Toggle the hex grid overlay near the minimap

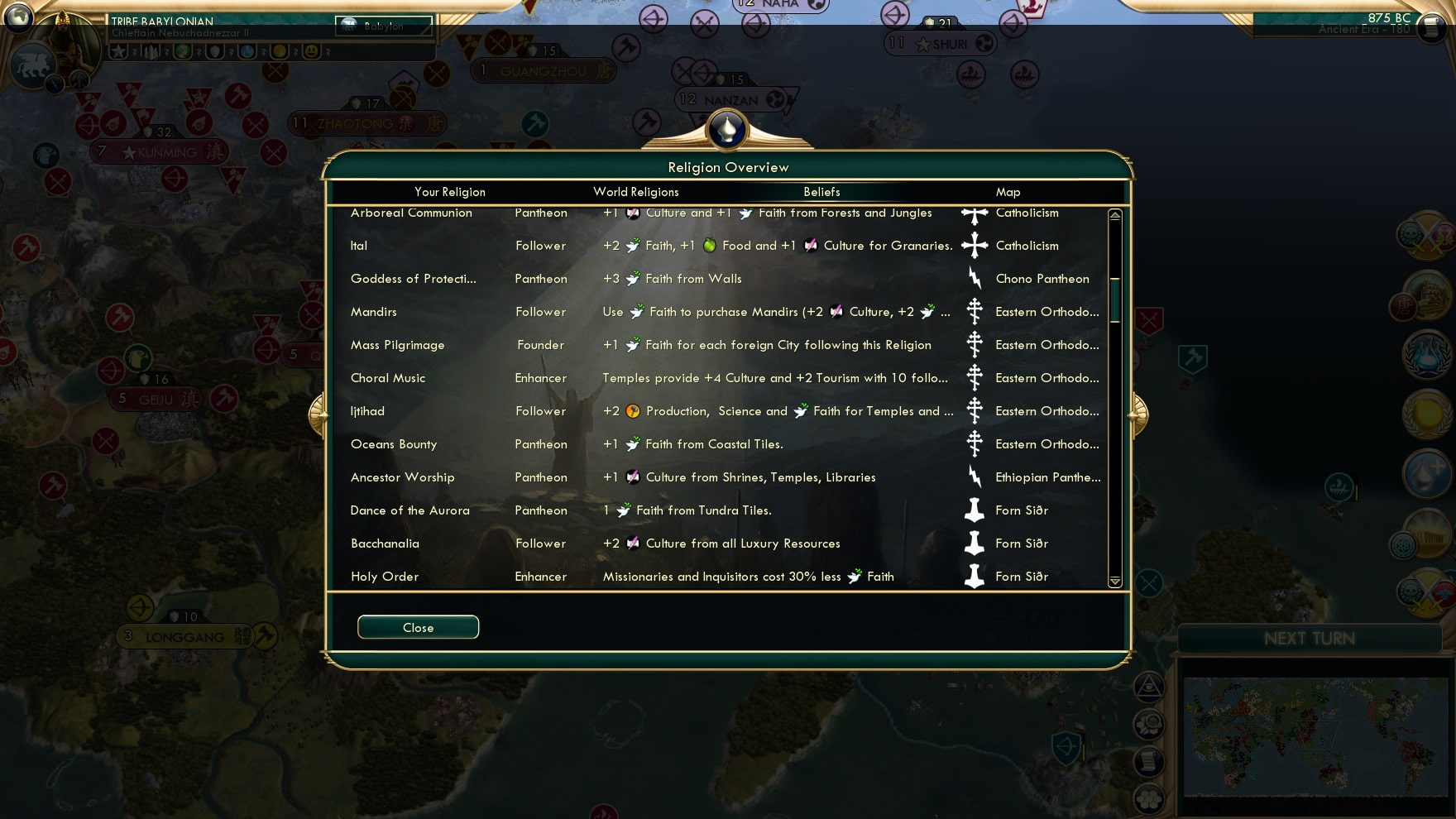point(1147,799)
